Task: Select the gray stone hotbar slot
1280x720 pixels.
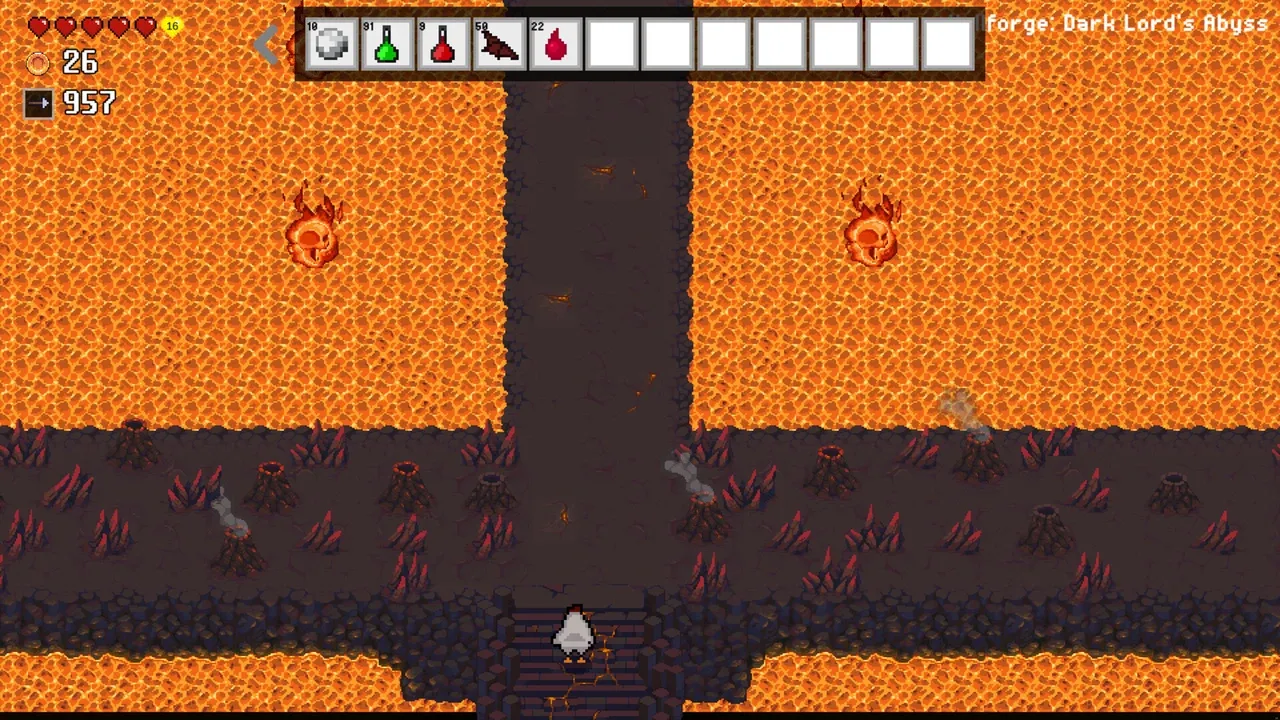Action: click(331, 44)
